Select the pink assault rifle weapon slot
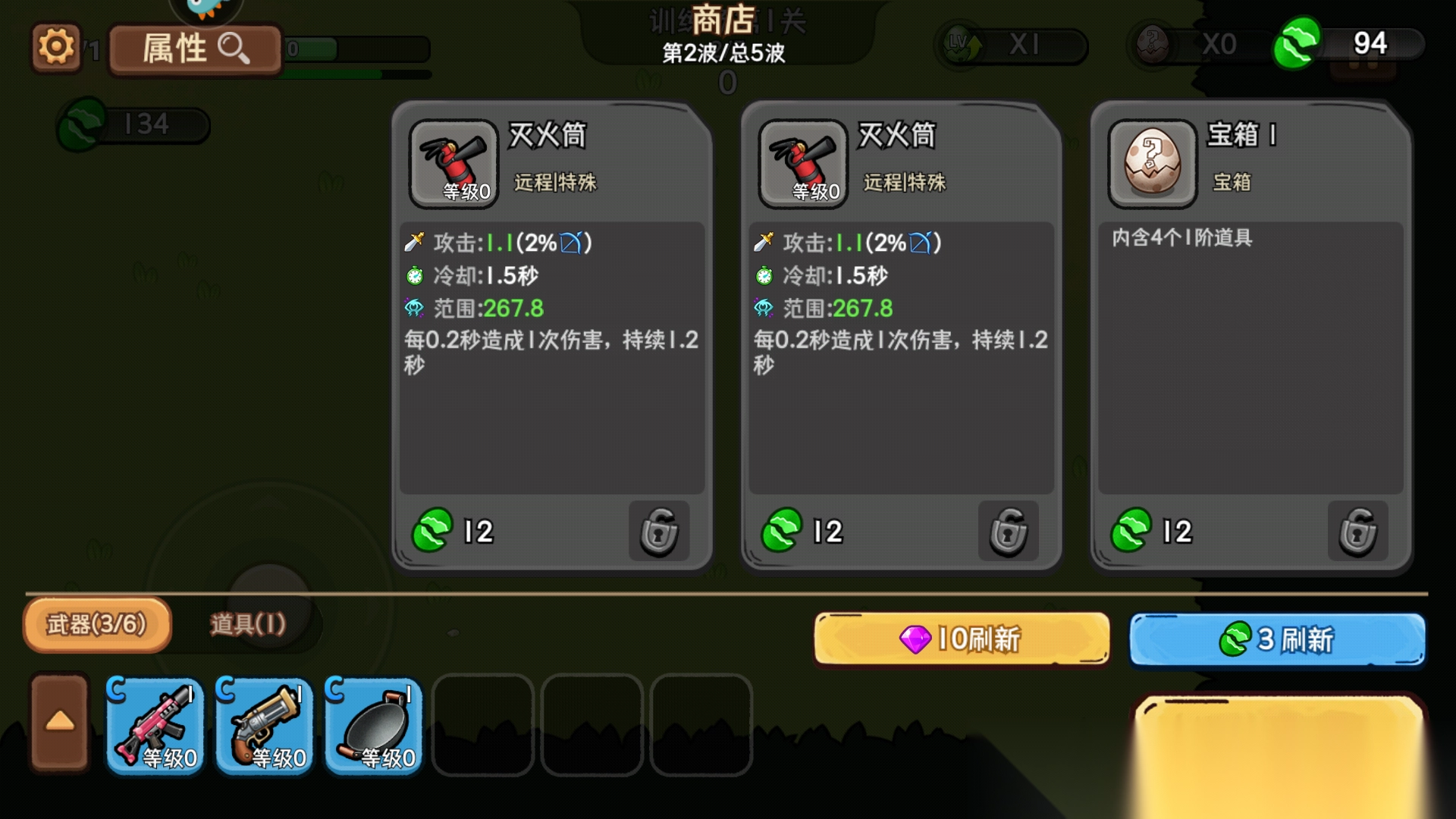This screenshot has width=1456, height=819. tap(155, 726)
